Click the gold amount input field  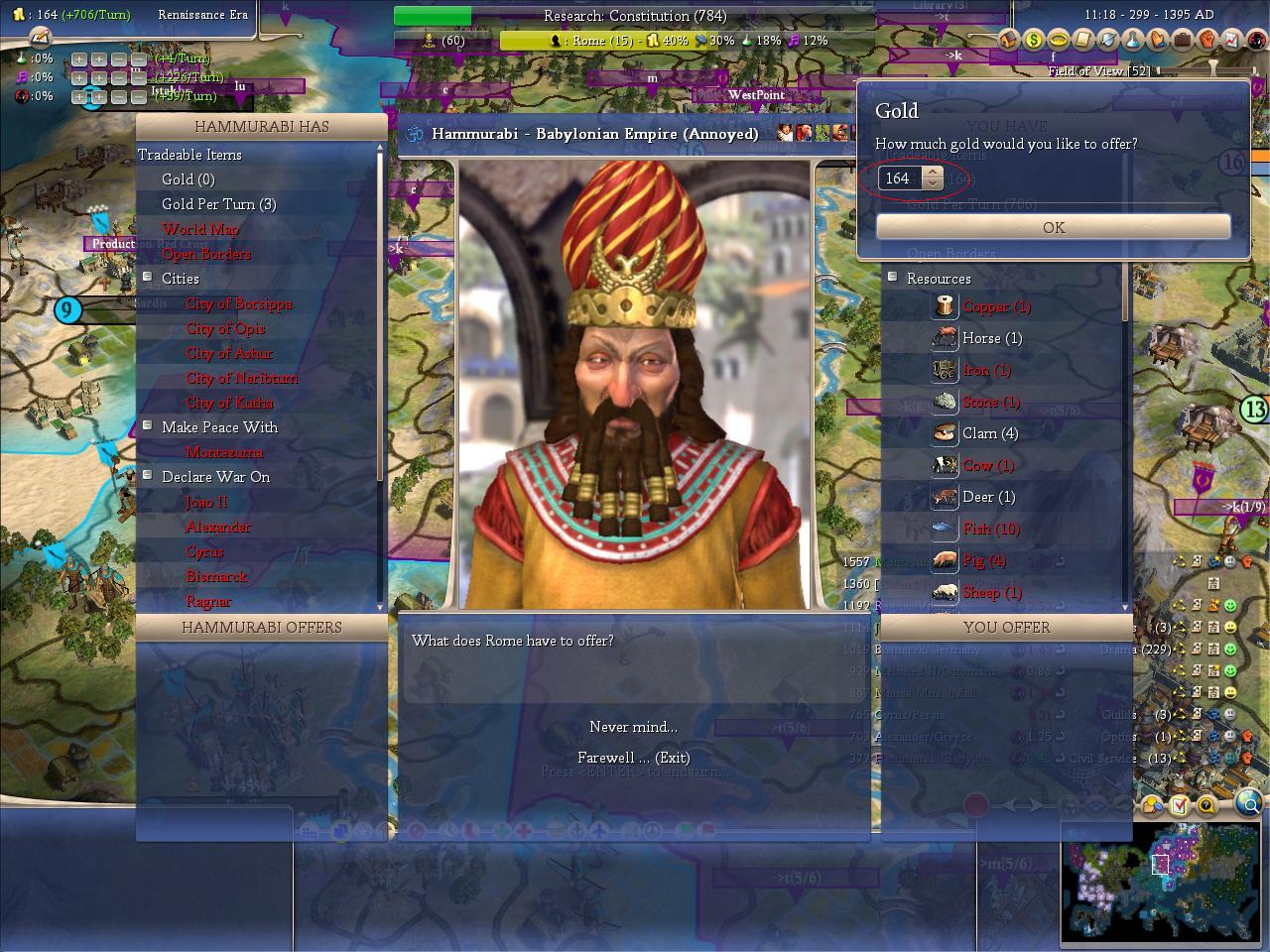point(900,178)
